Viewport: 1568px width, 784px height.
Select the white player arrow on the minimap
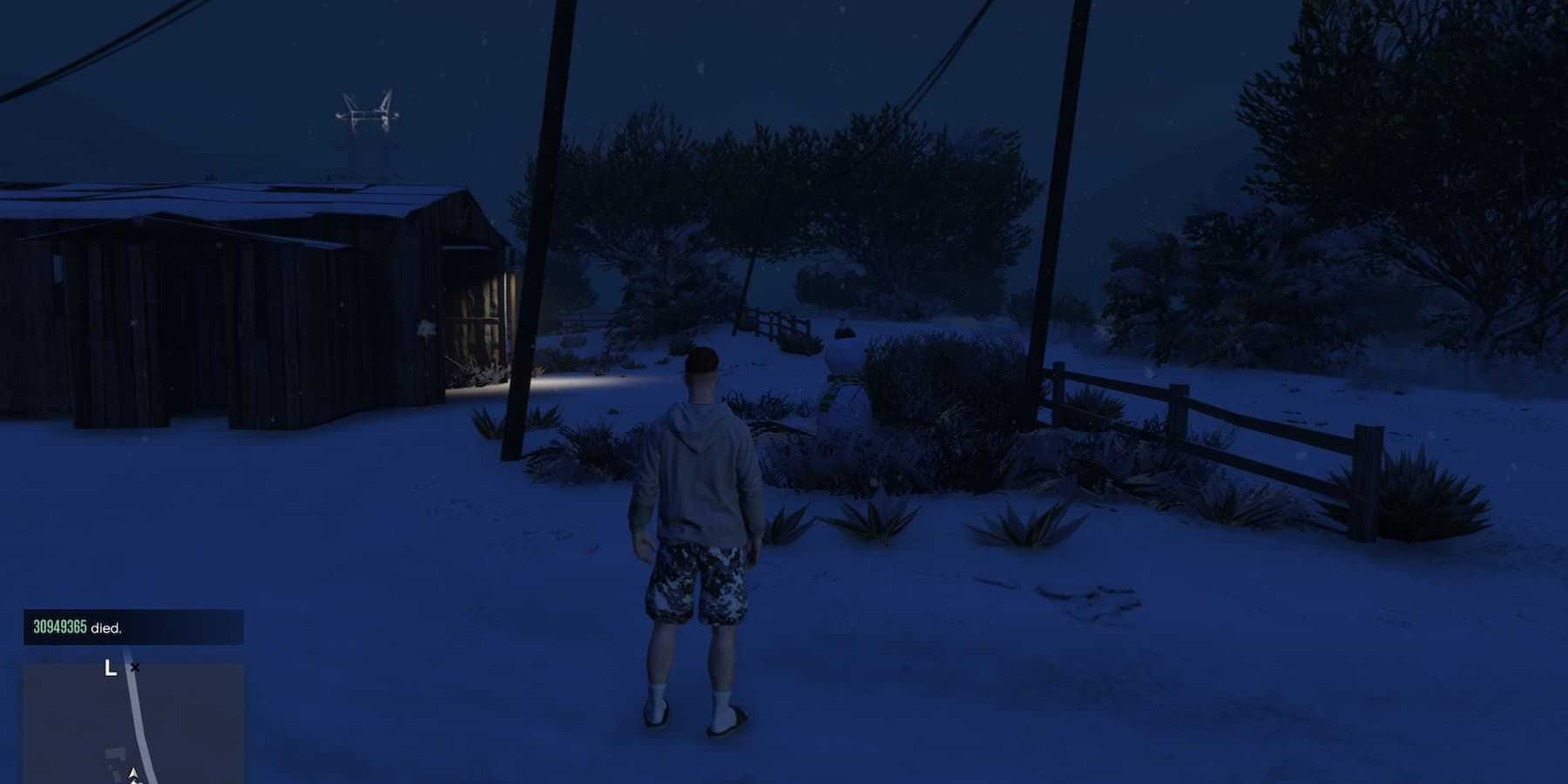click(x=133, y=774)
